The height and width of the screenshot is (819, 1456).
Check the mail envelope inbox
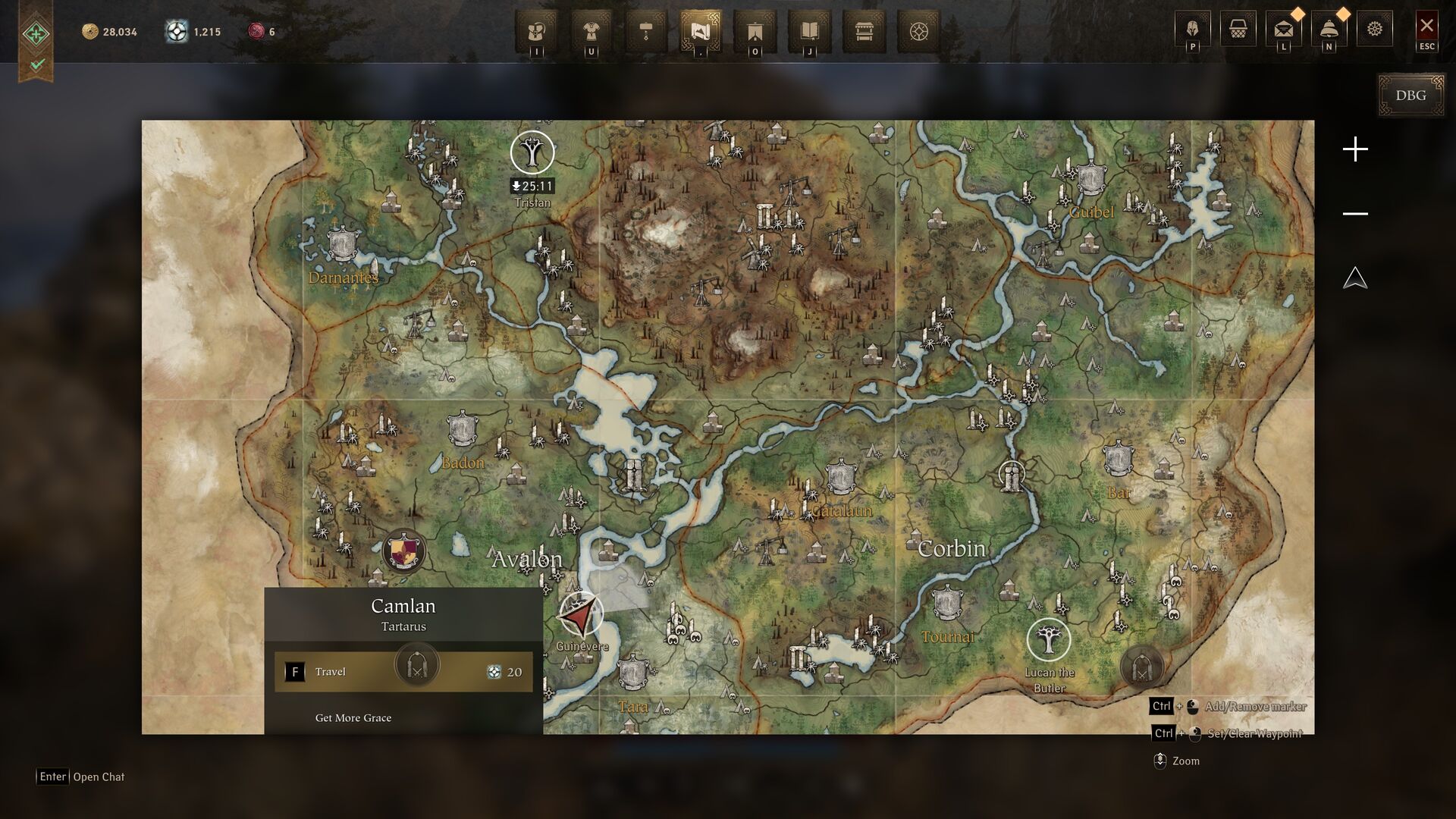point(1283,30)
